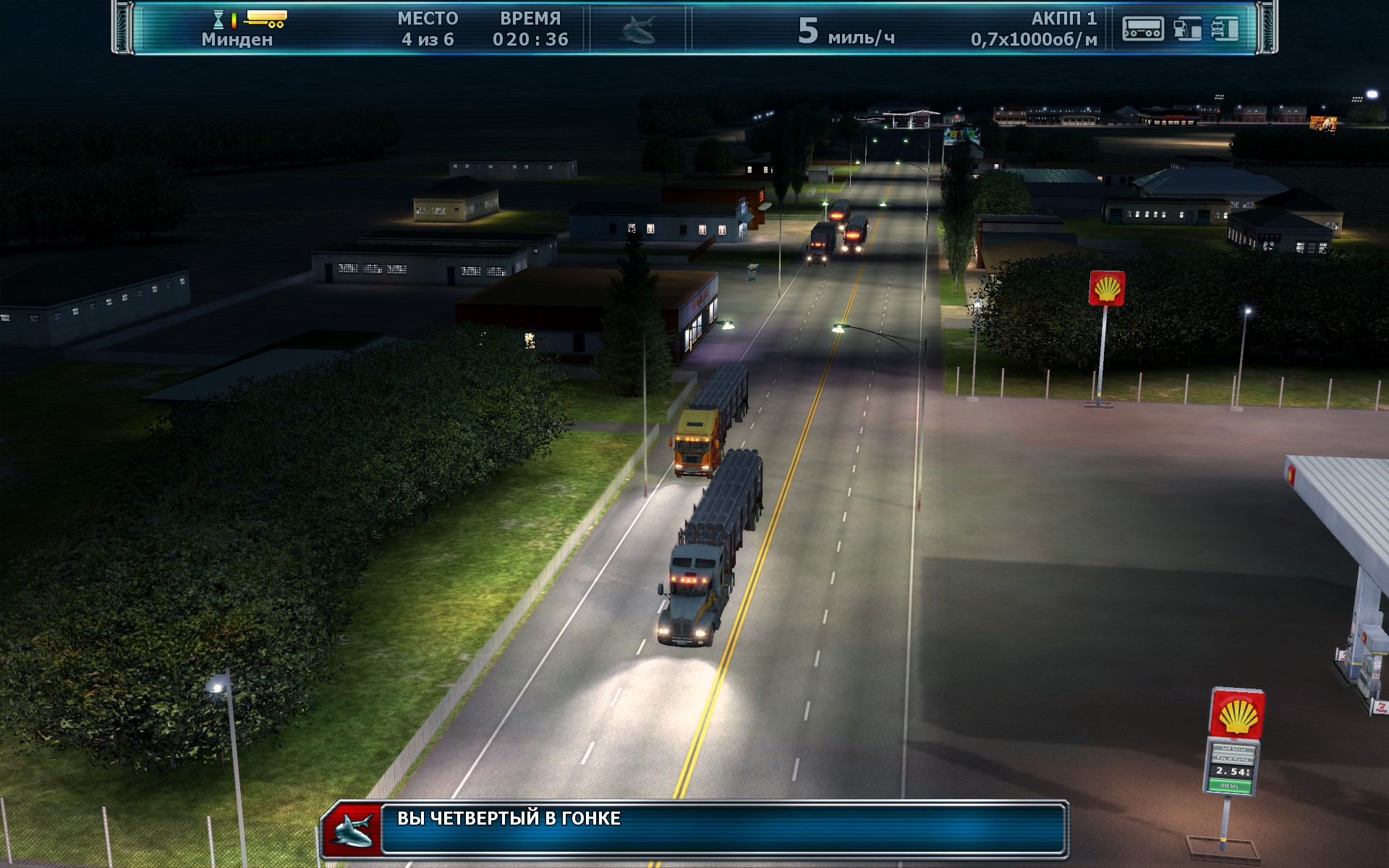Click the trailer cargo icon in the top bar
This screenshot has width=1389, height=868.
point(1142,29)
